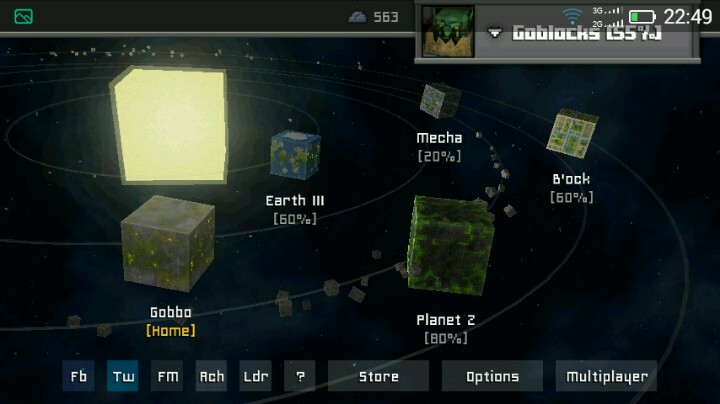Click the Fb Facebook button

78,377
